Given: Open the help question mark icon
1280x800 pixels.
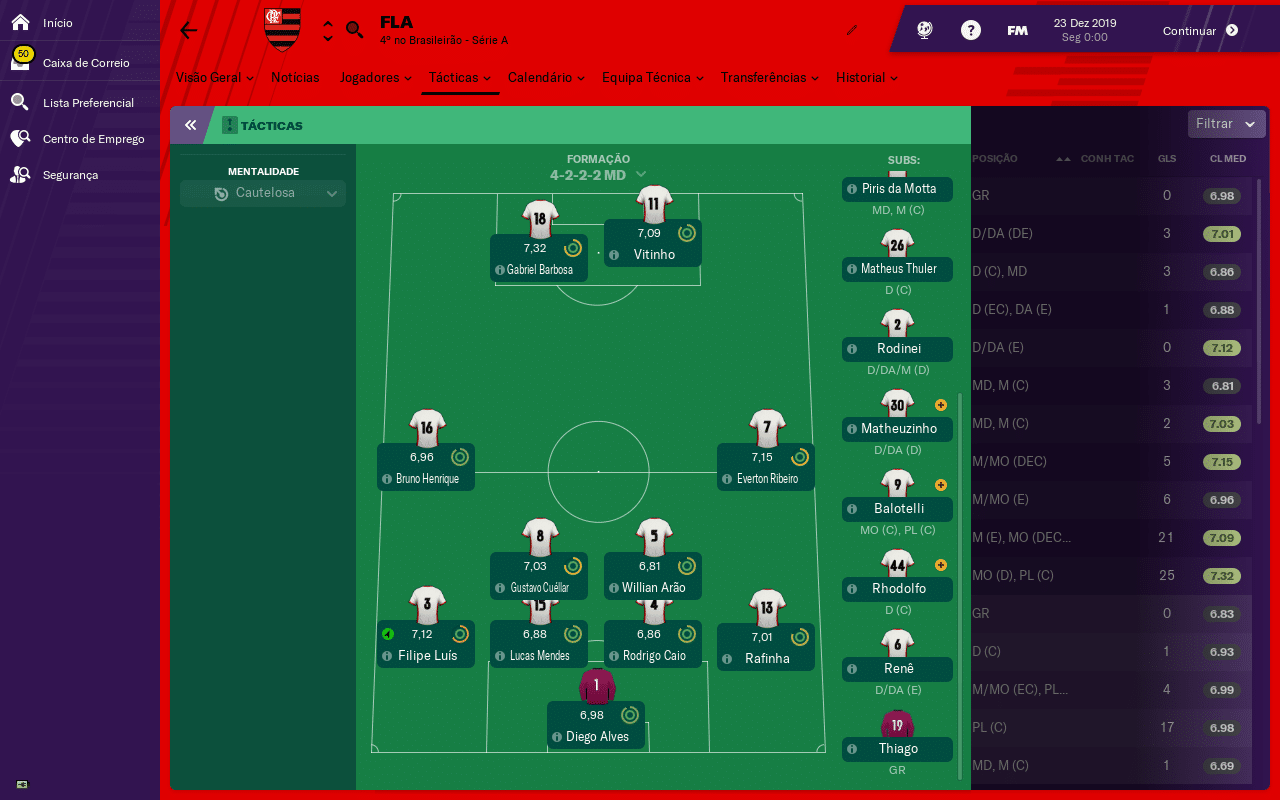Looking at the screenshot, I should pos(970,30).
